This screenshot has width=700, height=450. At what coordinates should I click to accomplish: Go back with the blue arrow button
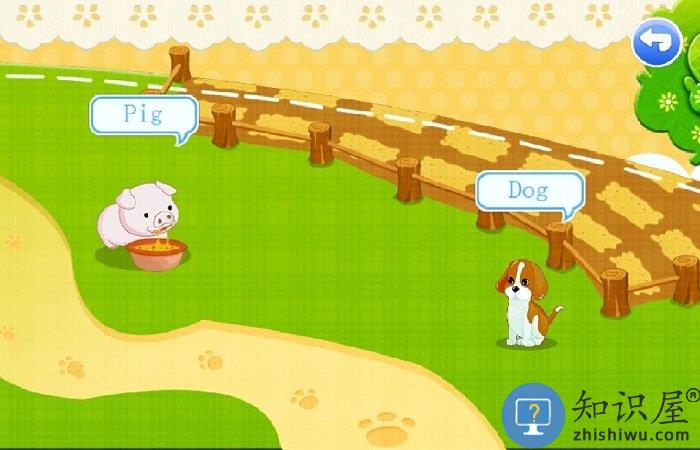pos(657,42)
